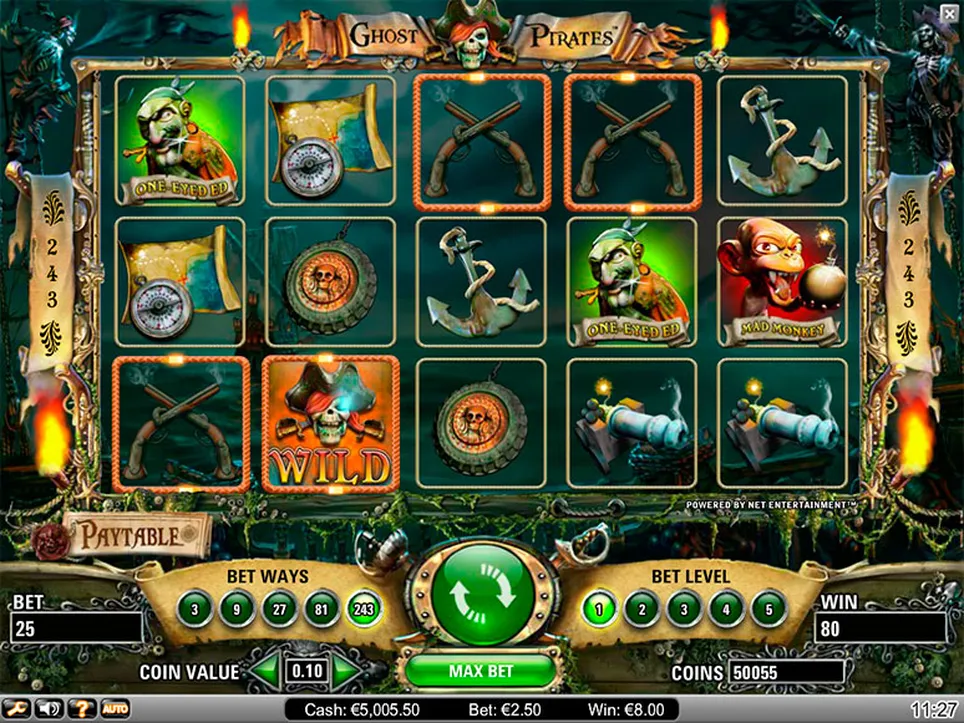Toggle sound with the speaker icon
Screen dimensions: 964x723
pos(47,709)
